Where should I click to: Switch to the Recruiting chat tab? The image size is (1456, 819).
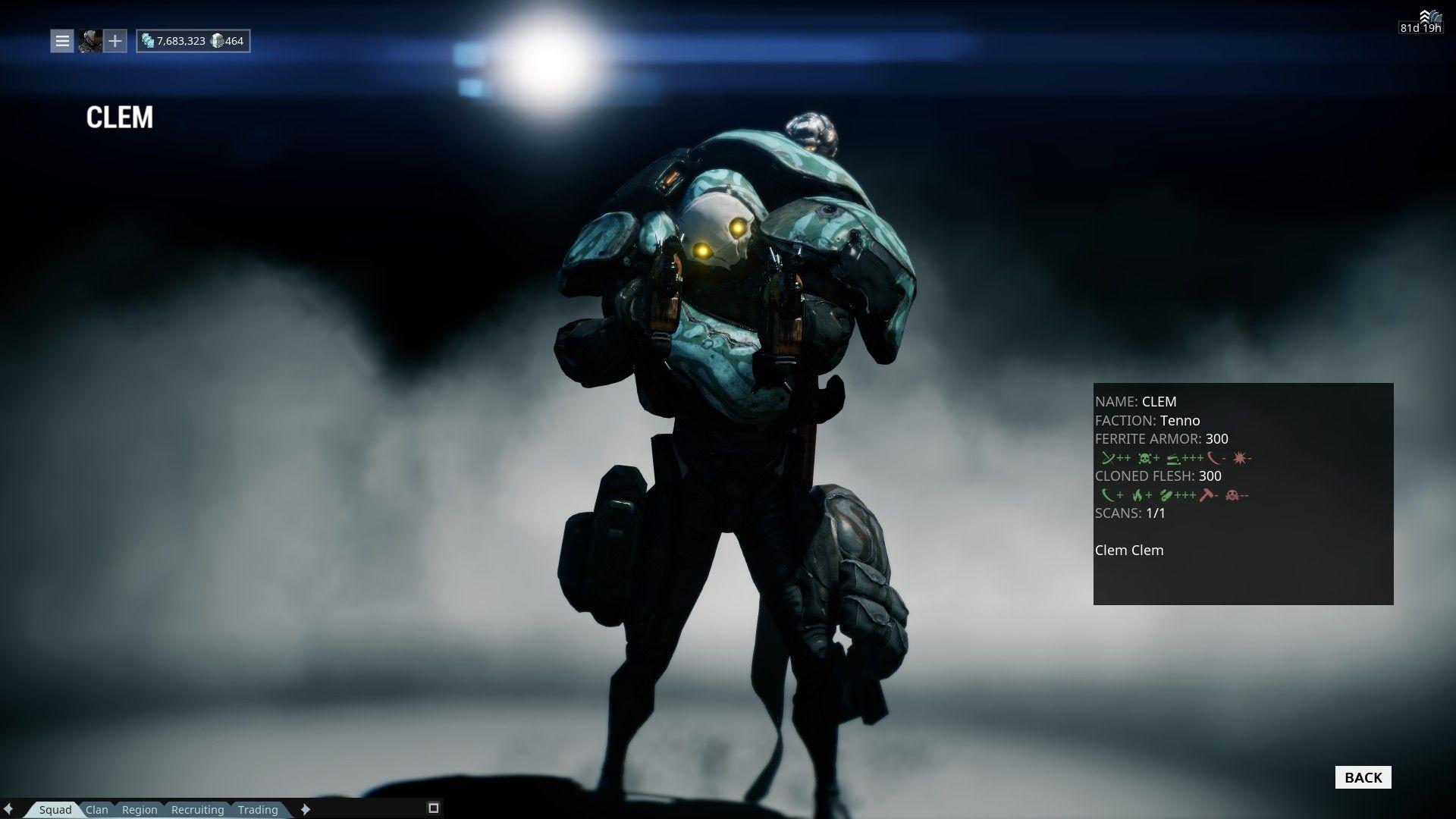197,810
